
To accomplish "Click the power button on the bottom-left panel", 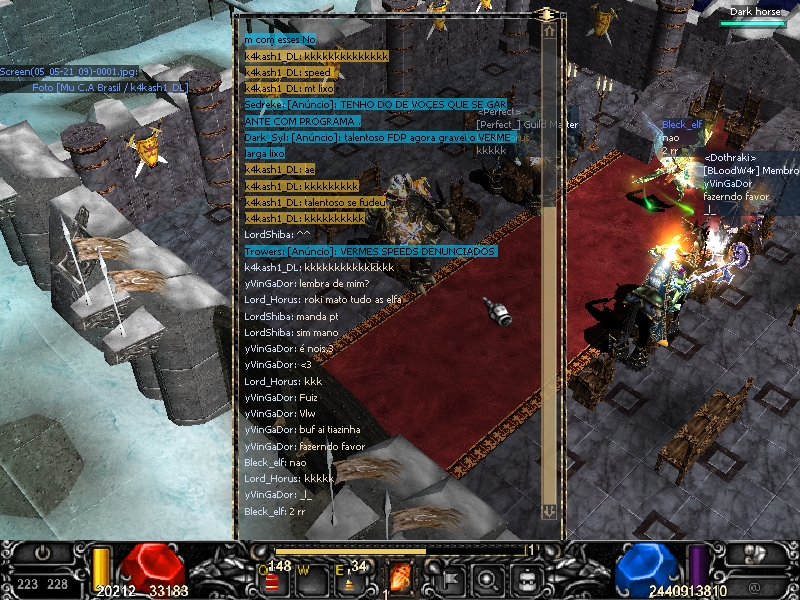I will 42,553.
